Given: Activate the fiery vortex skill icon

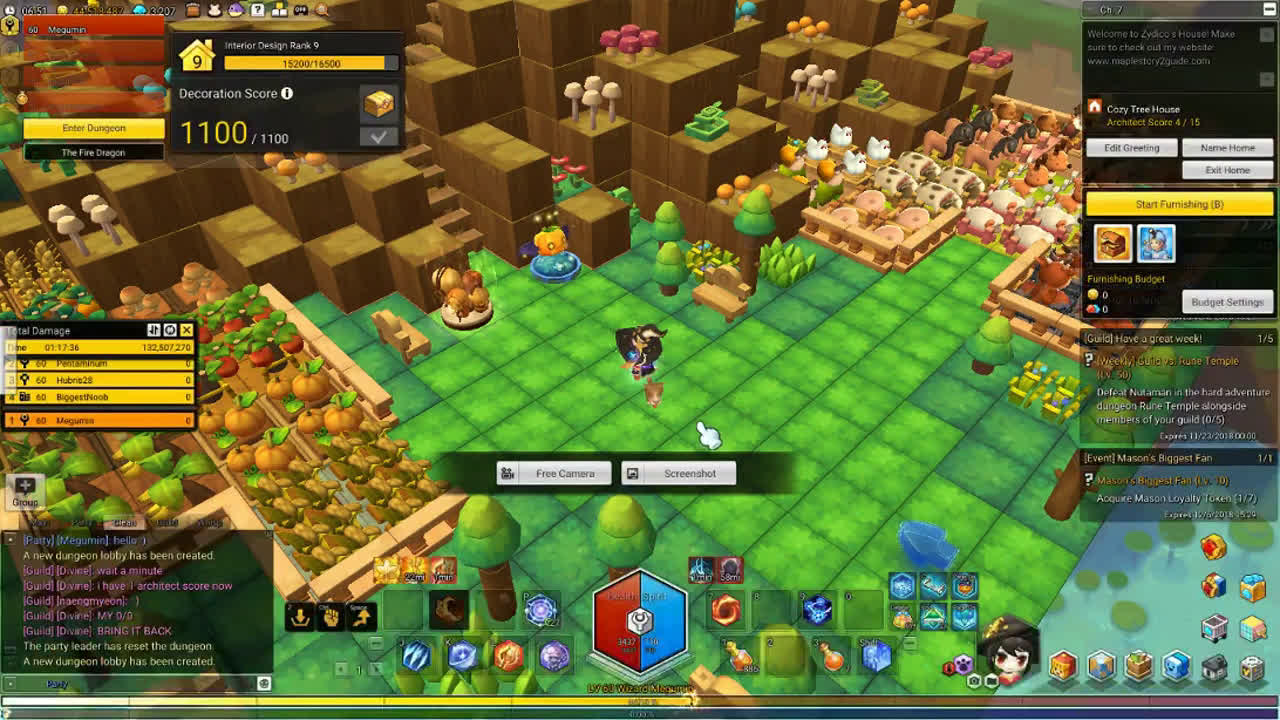Looking at the screenshot, I should [x=726, y=608].
